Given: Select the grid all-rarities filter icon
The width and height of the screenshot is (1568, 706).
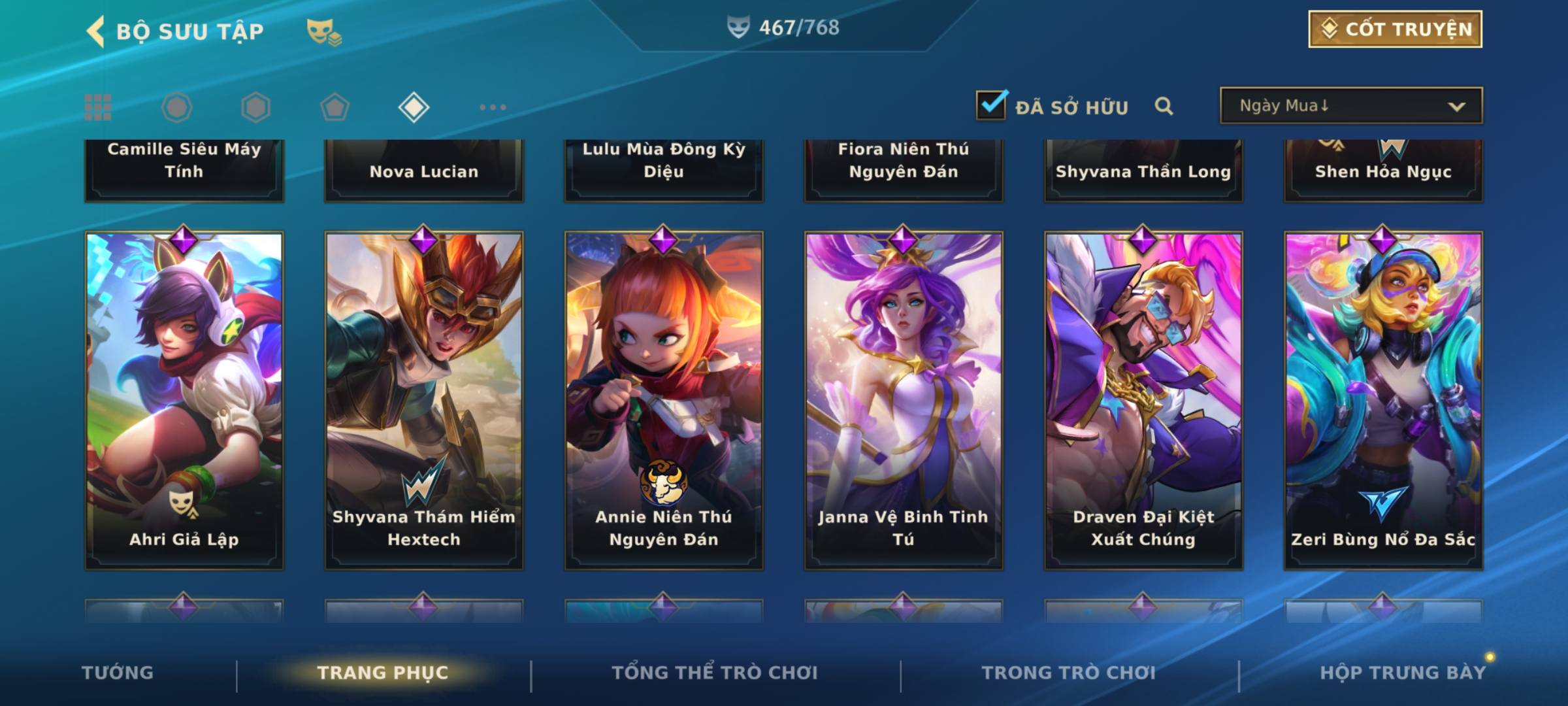Looking at the screenshot, I should click(x=98, y=107).
